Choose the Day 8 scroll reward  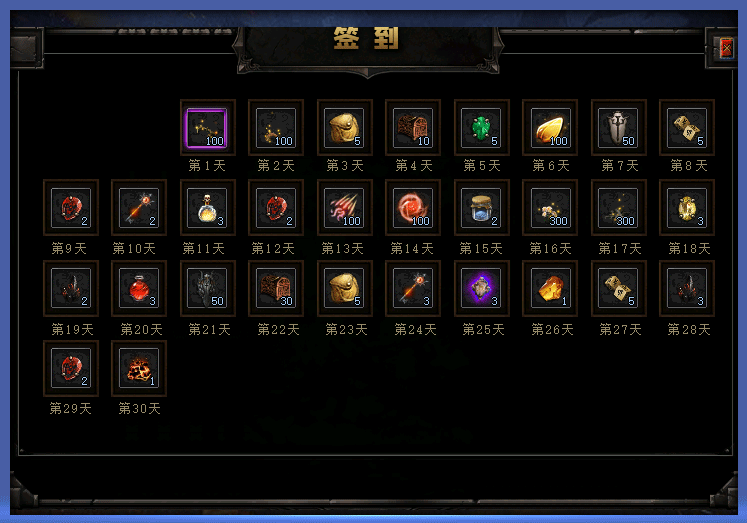click(687, 128)
